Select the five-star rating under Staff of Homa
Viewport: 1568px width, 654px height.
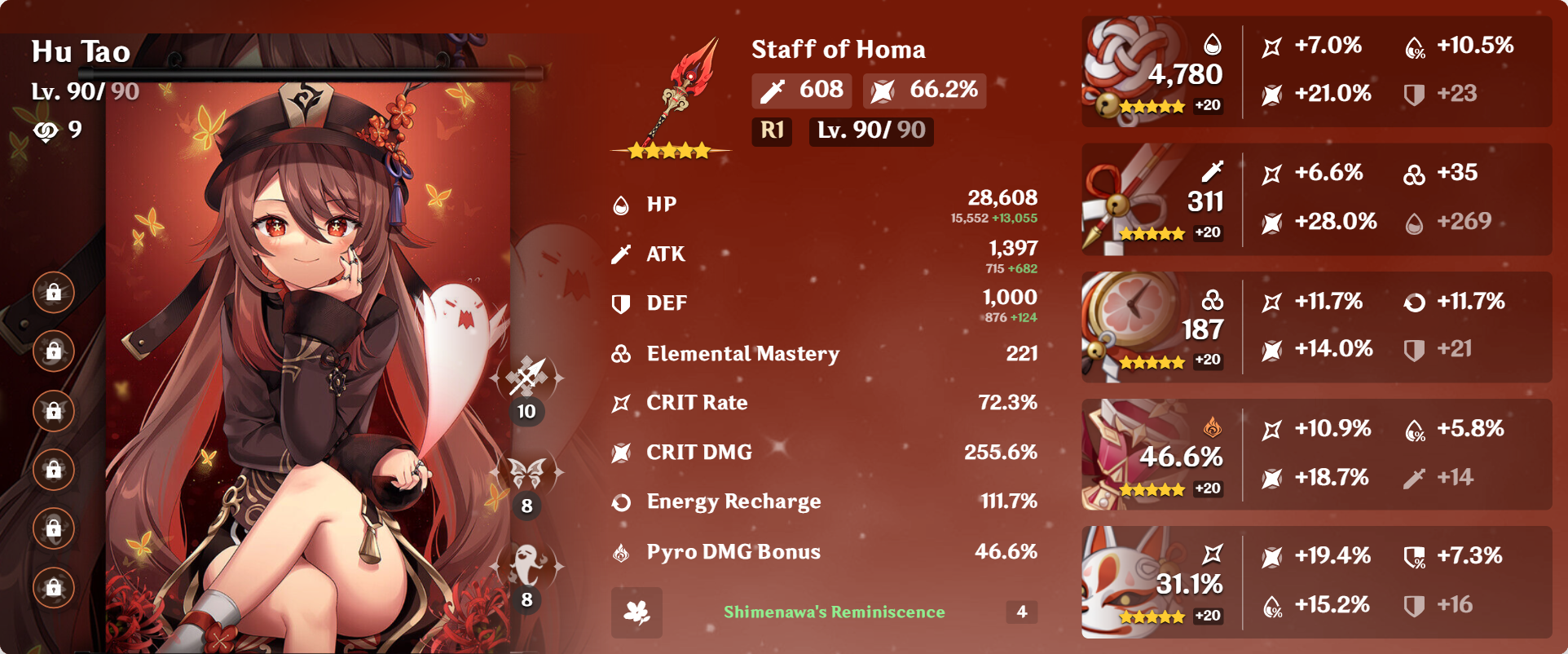(667, 149)
